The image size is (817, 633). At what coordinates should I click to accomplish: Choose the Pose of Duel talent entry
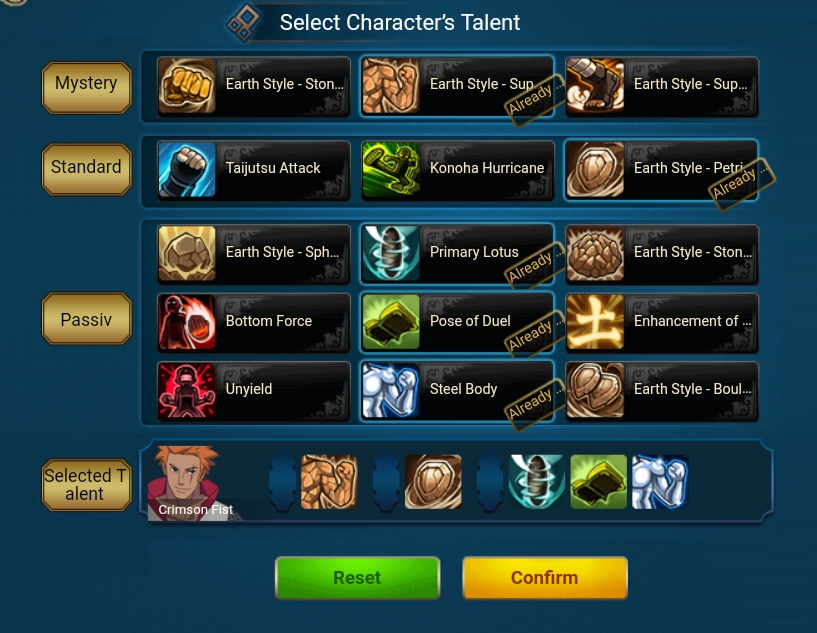point(457,321)
